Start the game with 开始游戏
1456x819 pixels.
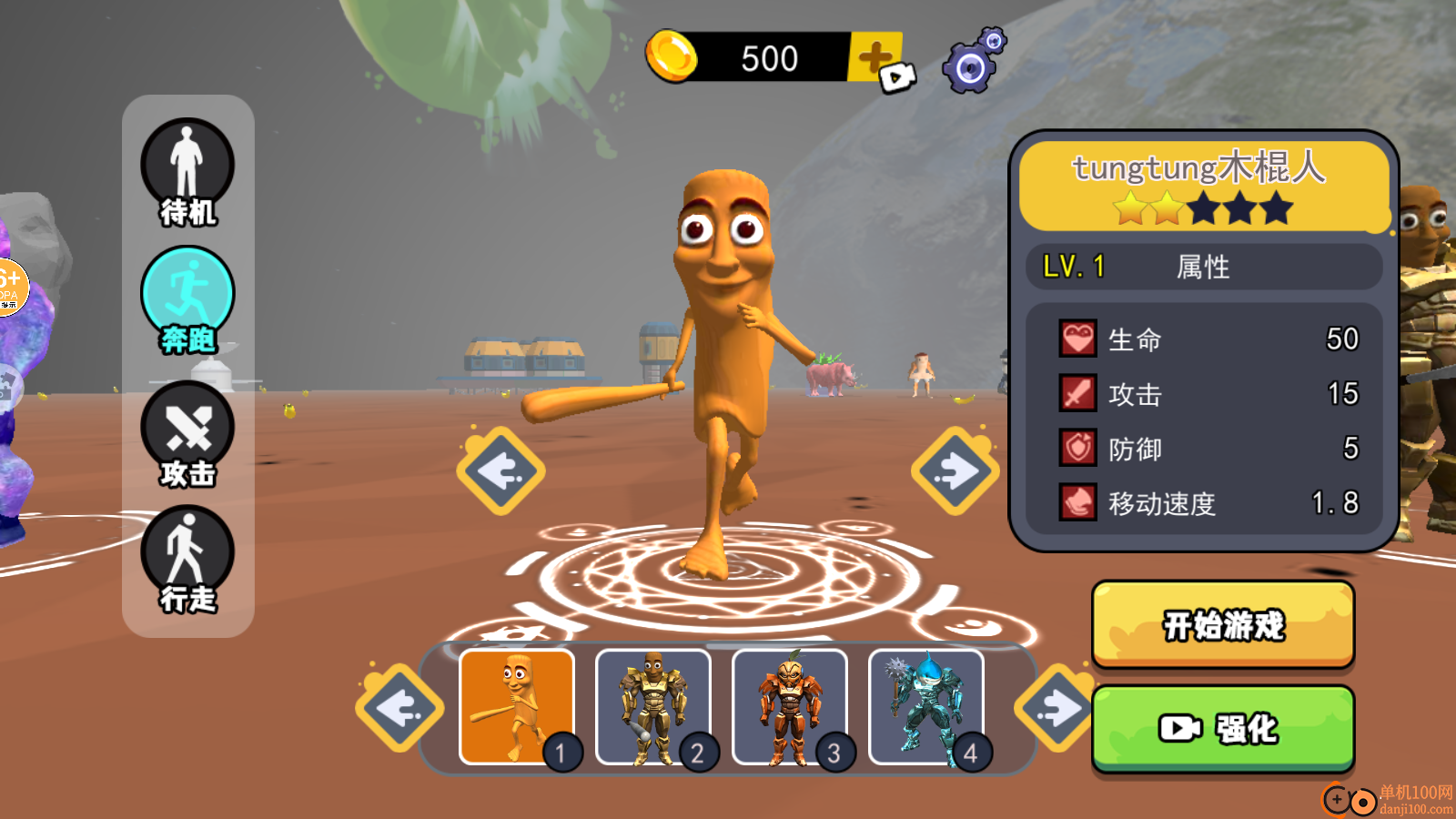click(x=1223, y=625)
